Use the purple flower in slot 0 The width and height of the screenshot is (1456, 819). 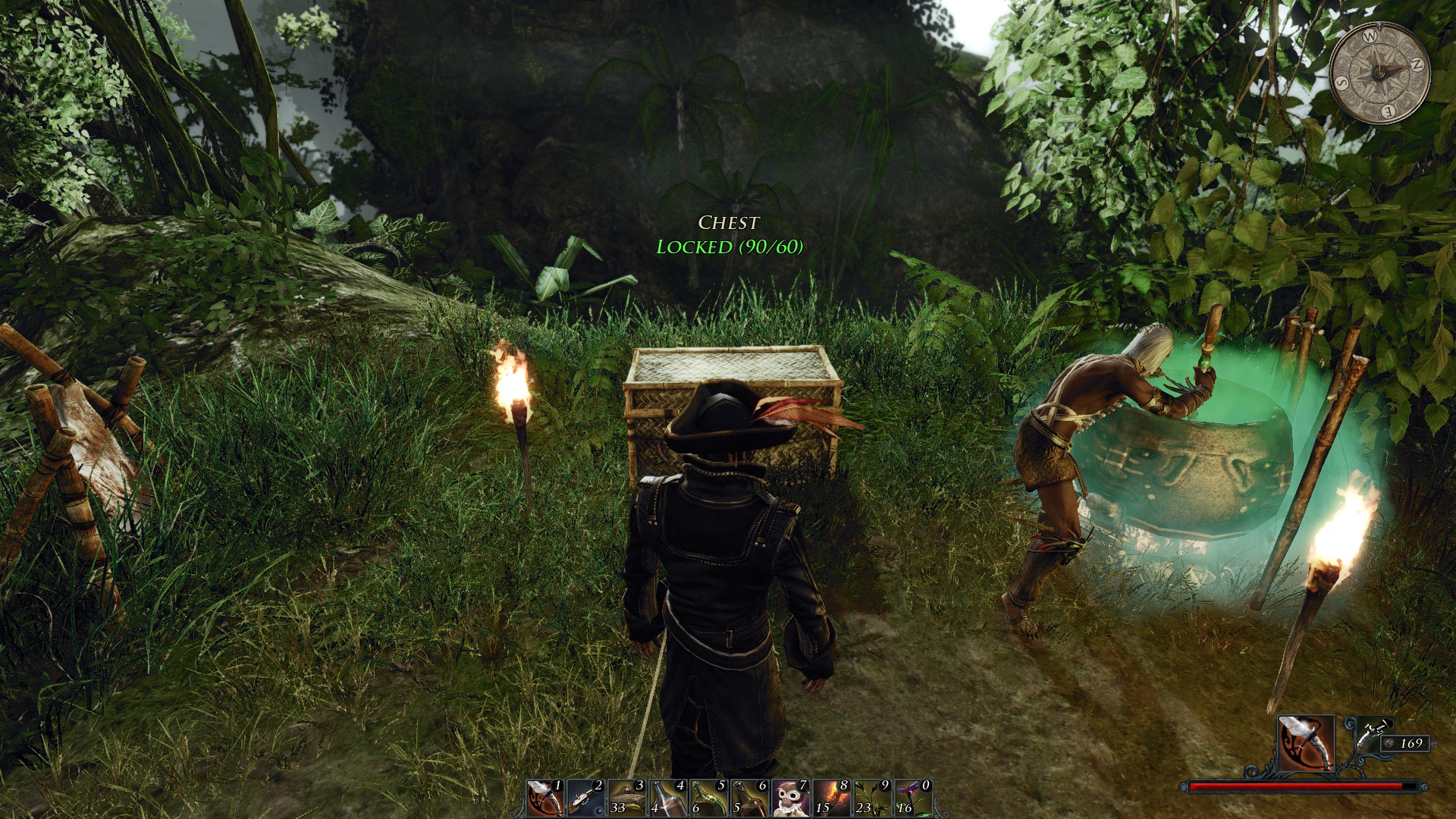pos(913,799)
